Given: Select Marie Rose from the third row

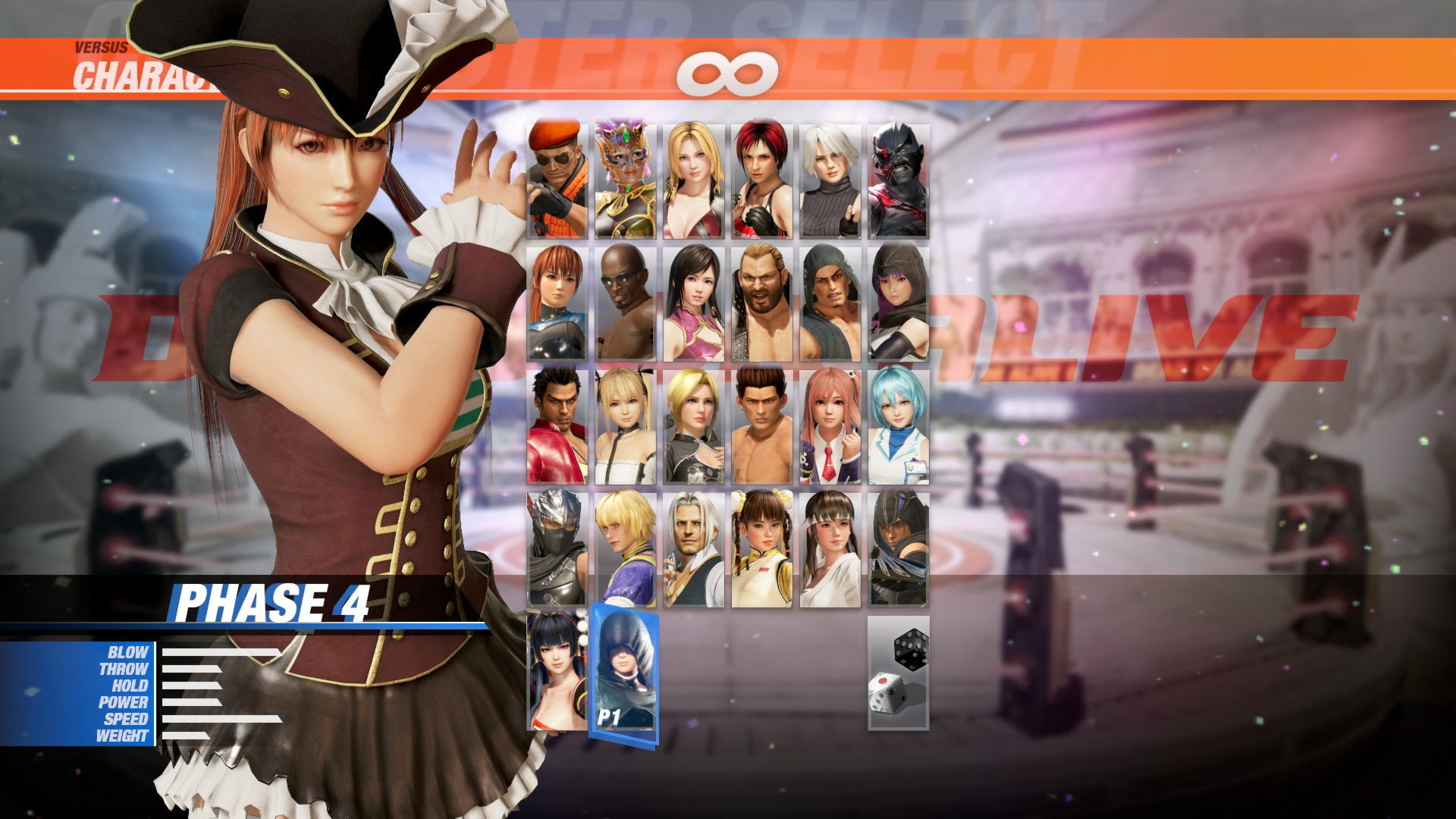Looking at the screenshot, I should coord(623,428).
